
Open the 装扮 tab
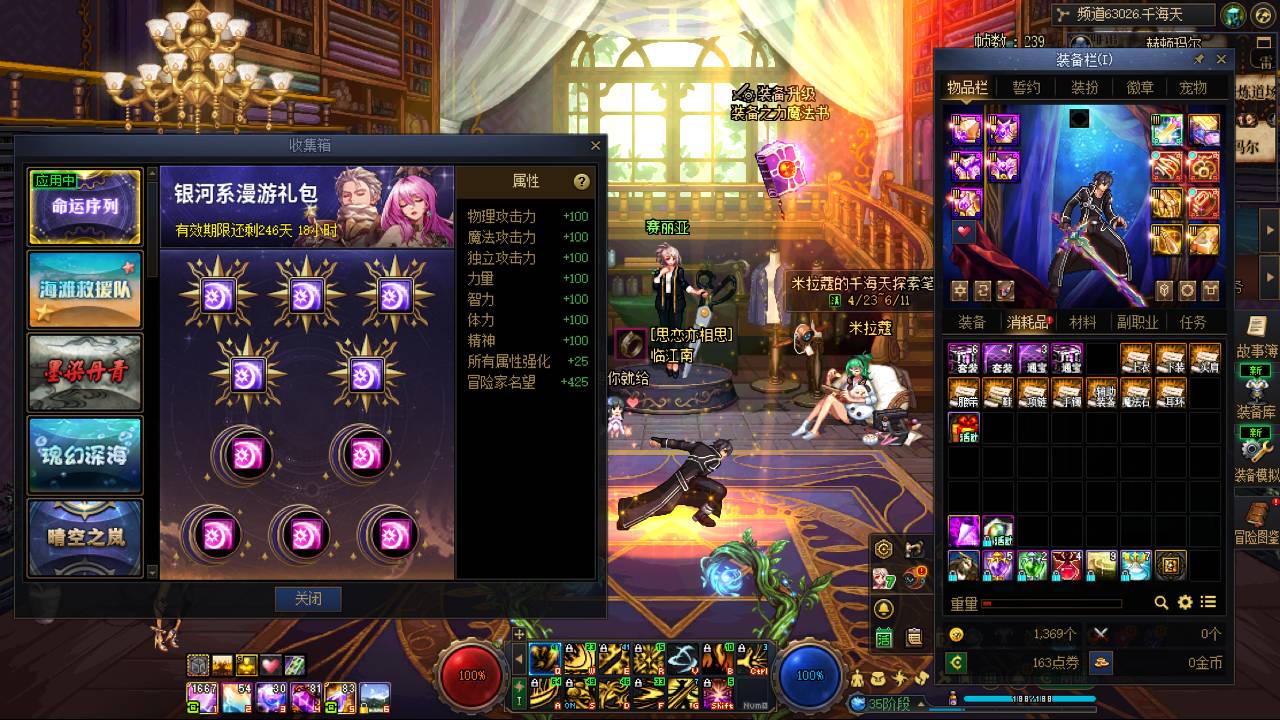(1084, 88)
